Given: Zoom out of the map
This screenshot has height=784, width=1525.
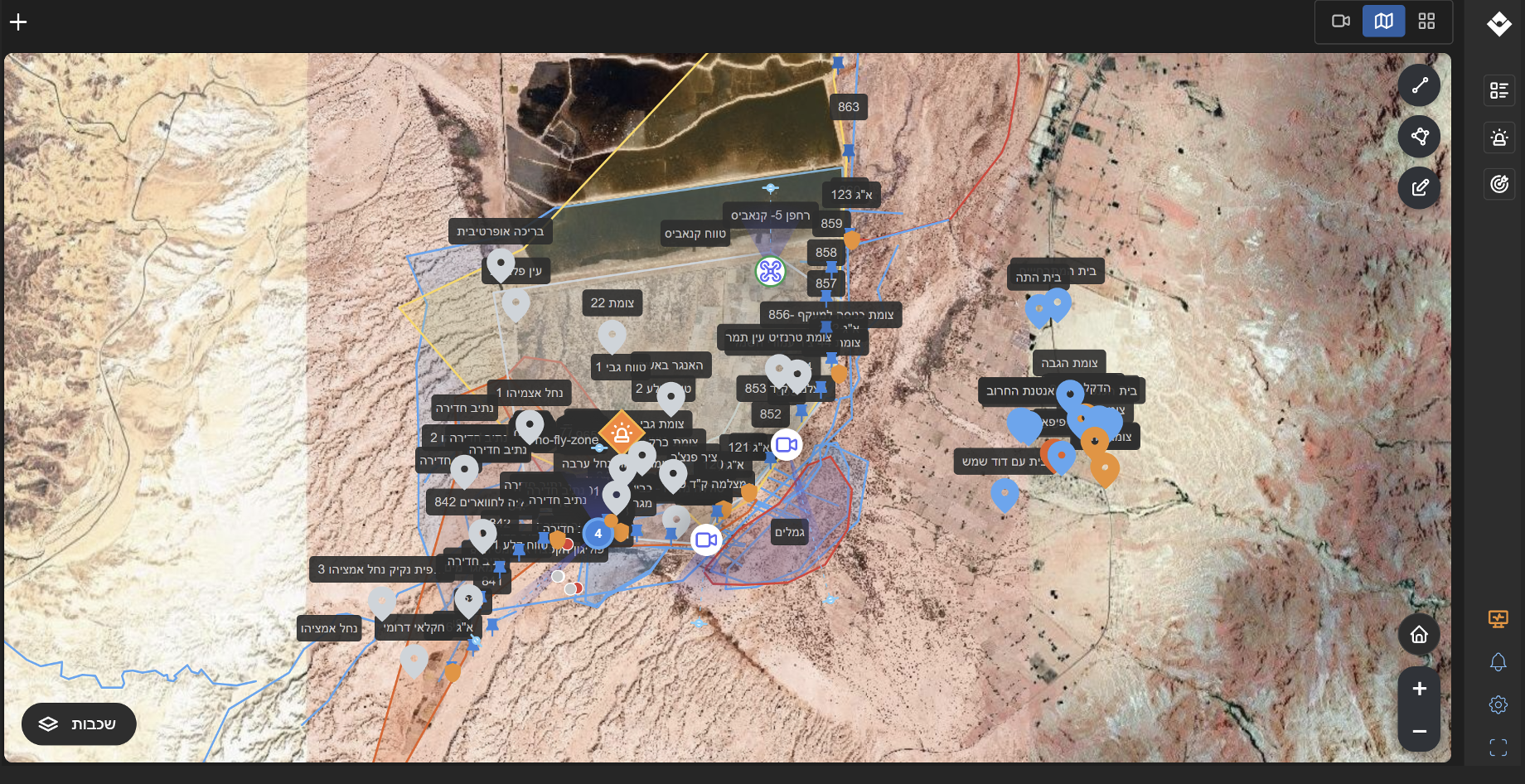Looking at the screenshot, I should (x=1419, y=731).
